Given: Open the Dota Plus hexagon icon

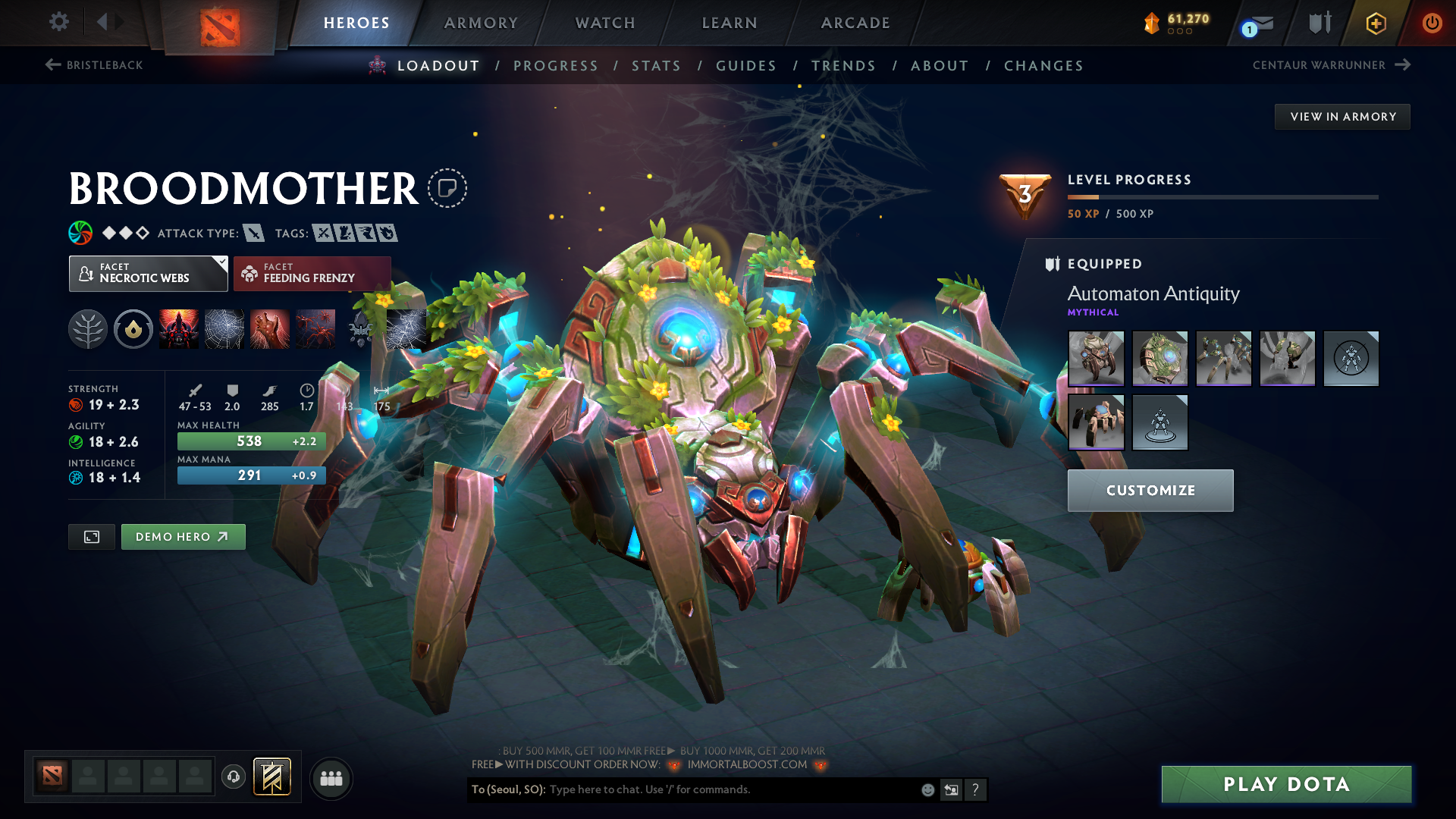Looking at the screenshot, I should [x=1375, y=23].
